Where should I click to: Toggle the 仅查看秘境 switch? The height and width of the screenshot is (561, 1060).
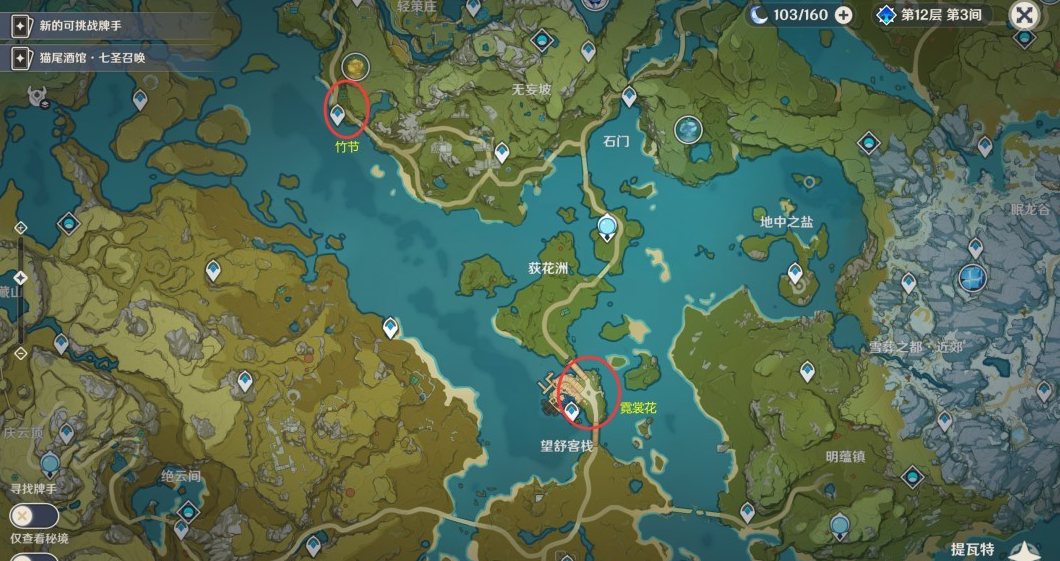pos(34,516)
